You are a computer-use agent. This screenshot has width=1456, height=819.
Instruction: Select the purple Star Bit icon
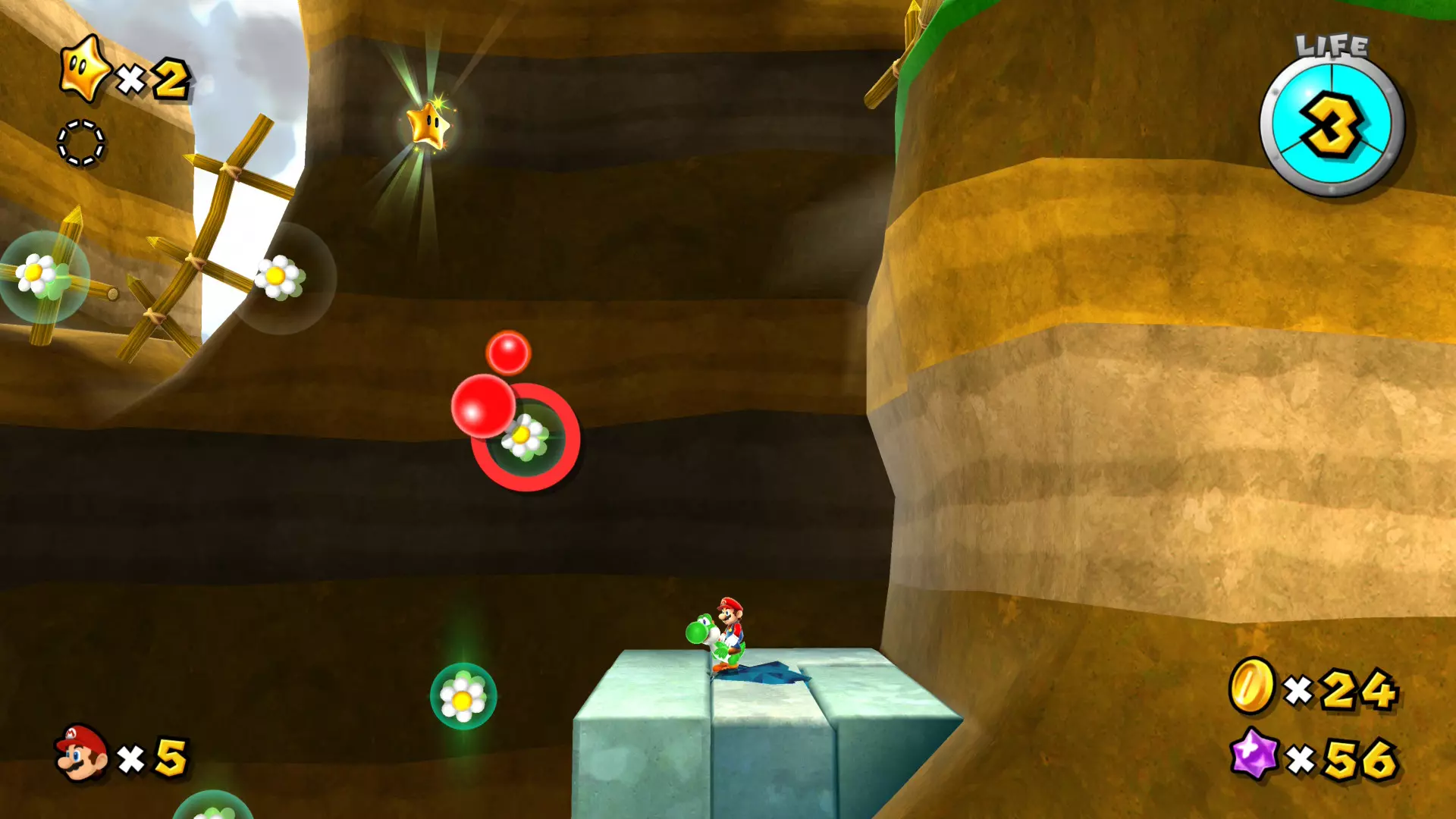[x=1254, y=754]
